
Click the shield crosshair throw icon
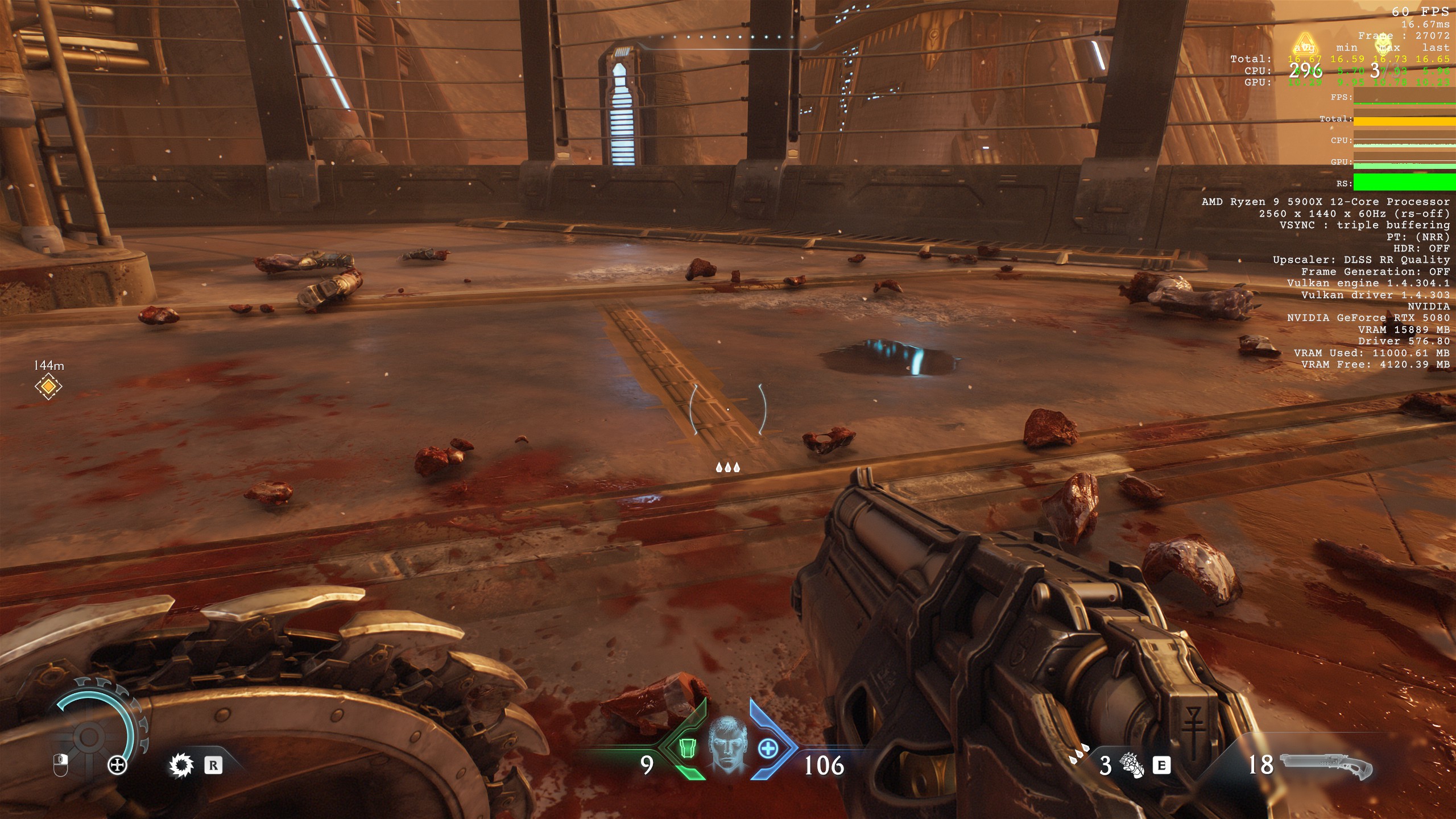[x=117, y=766]
